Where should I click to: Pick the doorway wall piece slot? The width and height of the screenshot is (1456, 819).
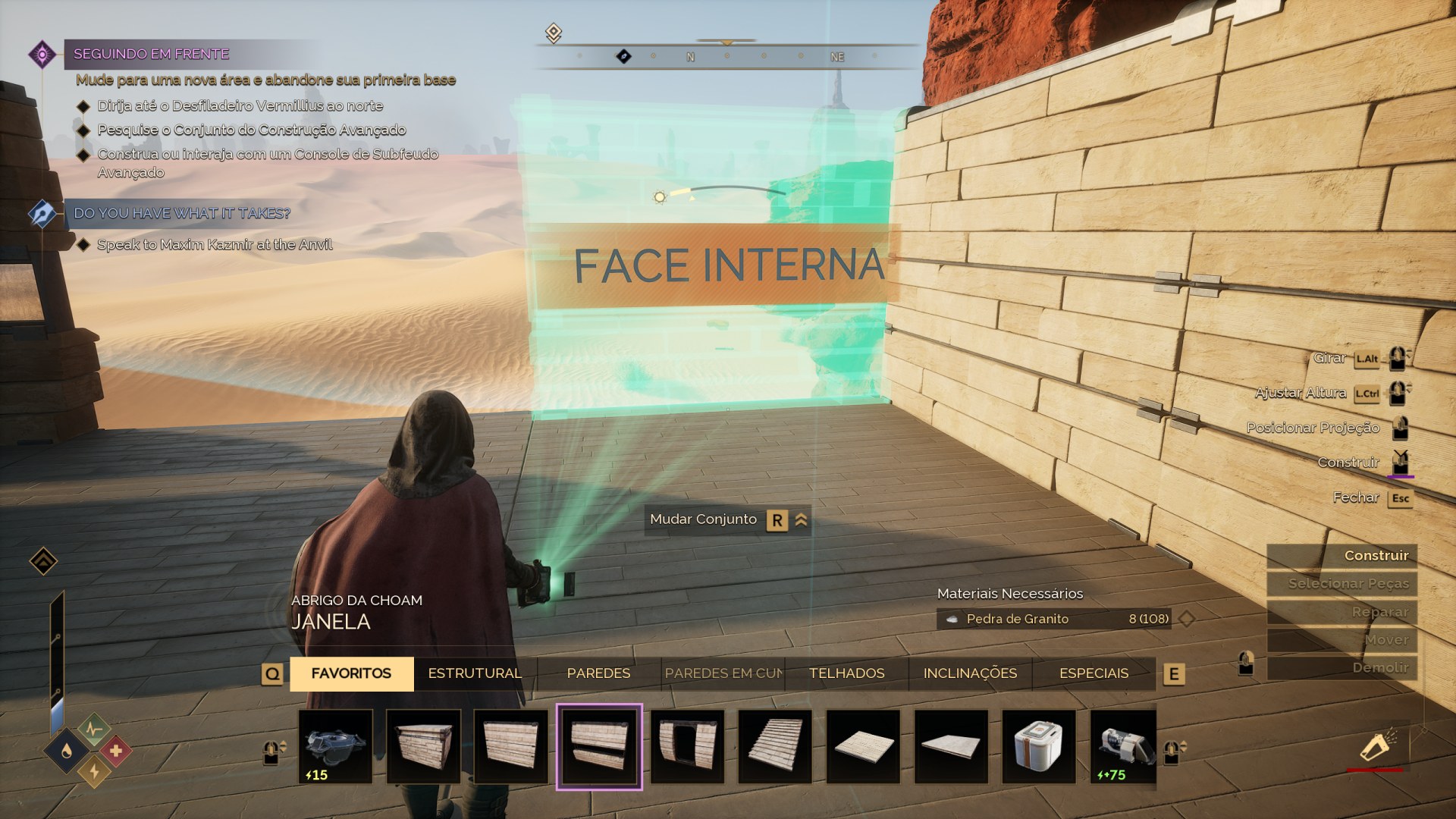click(687, 746)
